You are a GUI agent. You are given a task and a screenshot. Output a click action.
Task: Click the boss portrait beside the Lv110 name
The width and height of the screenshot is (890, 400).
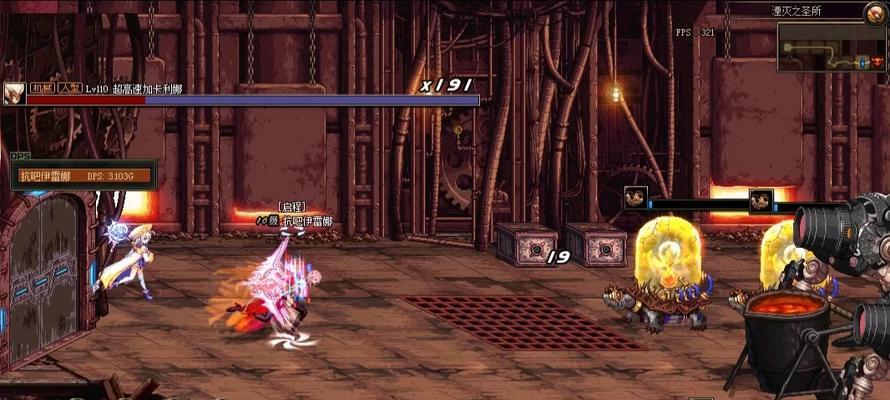(x=13, y=93)
